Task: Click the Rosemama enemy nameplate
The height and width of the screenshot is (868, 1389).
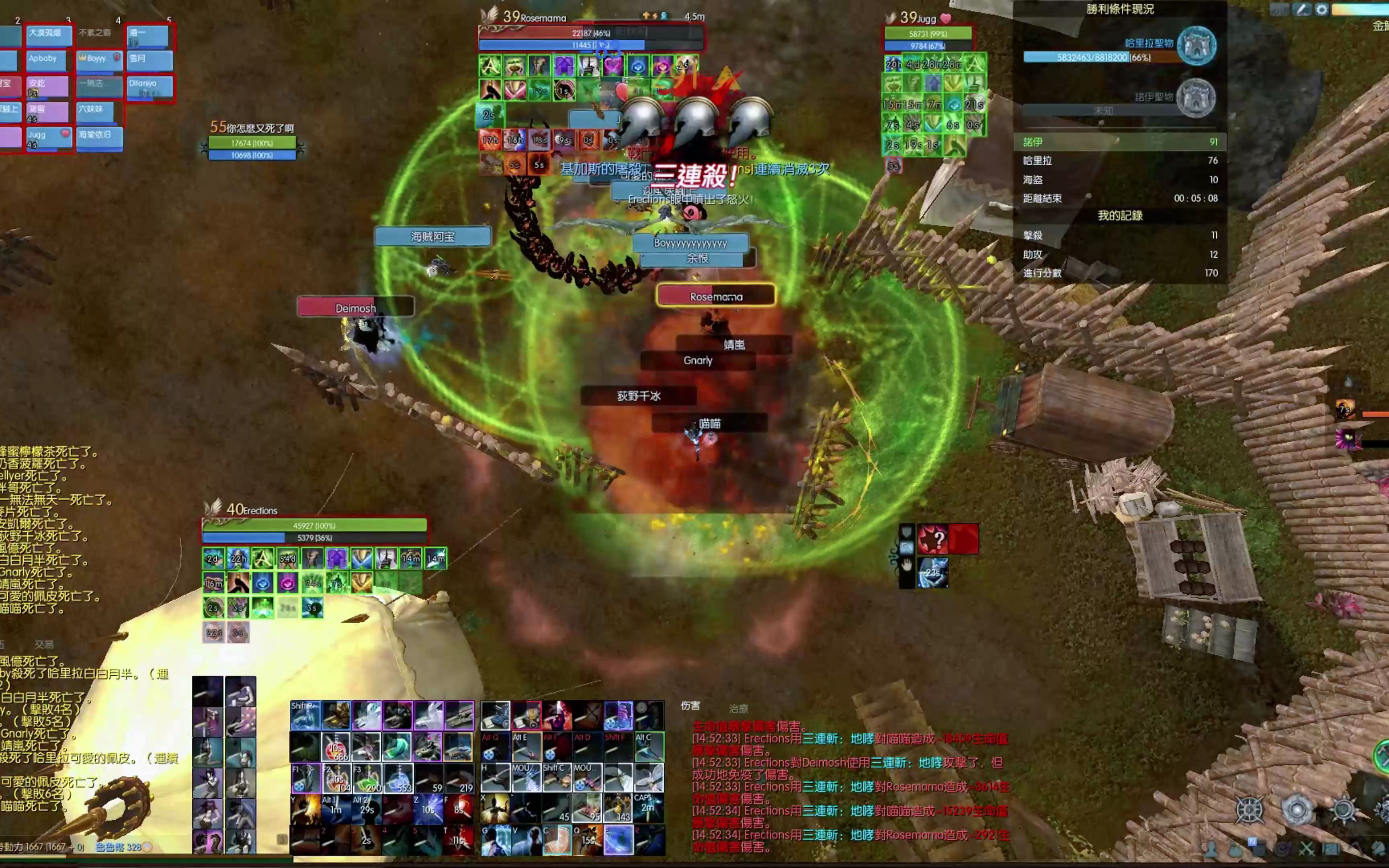Action: 716,296
